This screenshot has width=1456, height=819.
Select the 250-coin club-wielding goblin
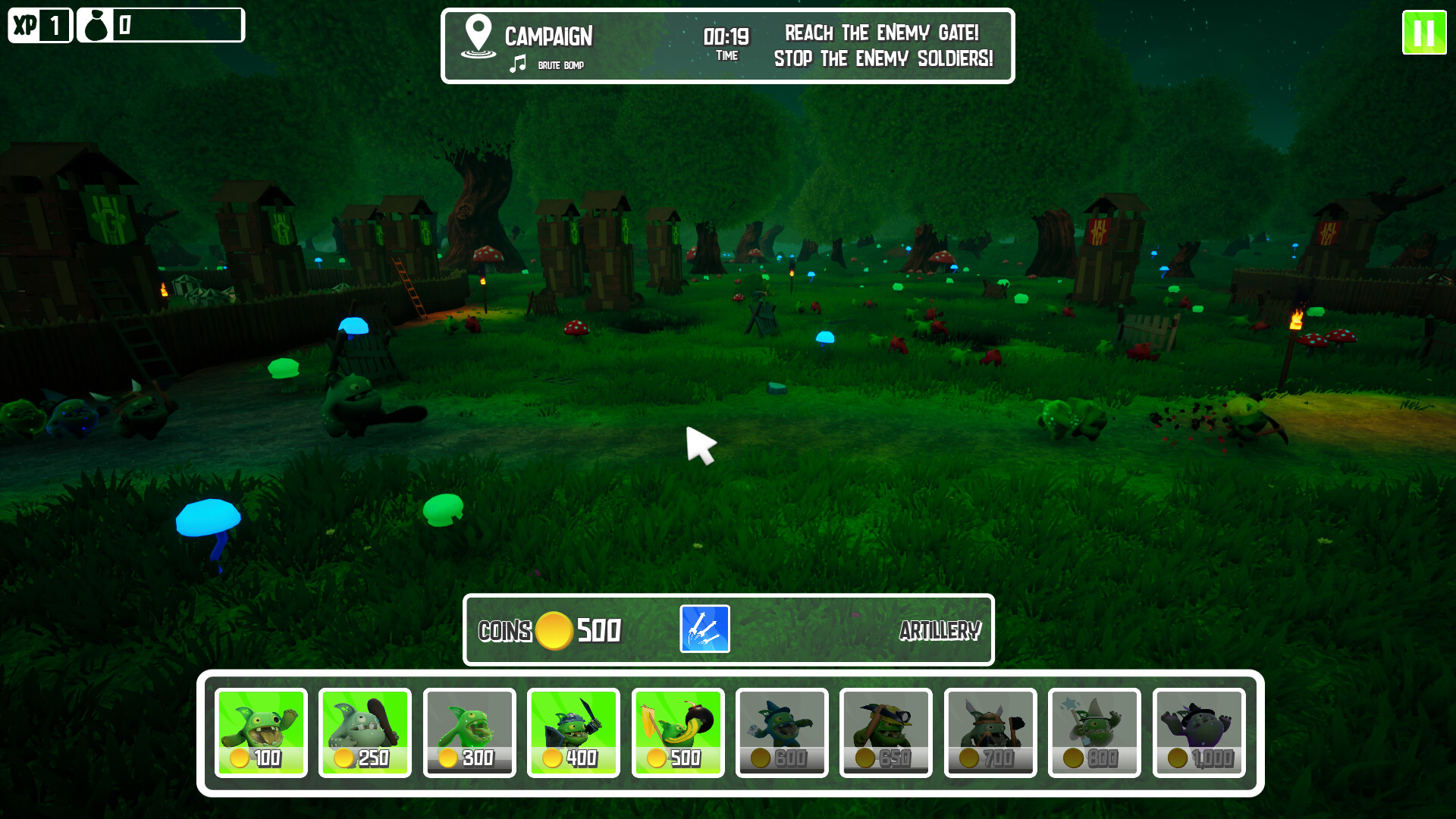pos(365,731)
